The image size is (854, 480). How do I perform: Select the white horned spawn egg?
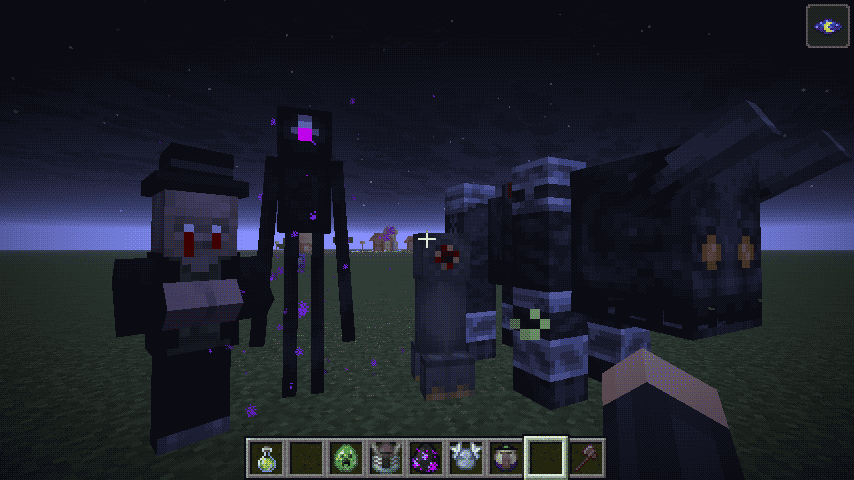(x=466, y=458)
